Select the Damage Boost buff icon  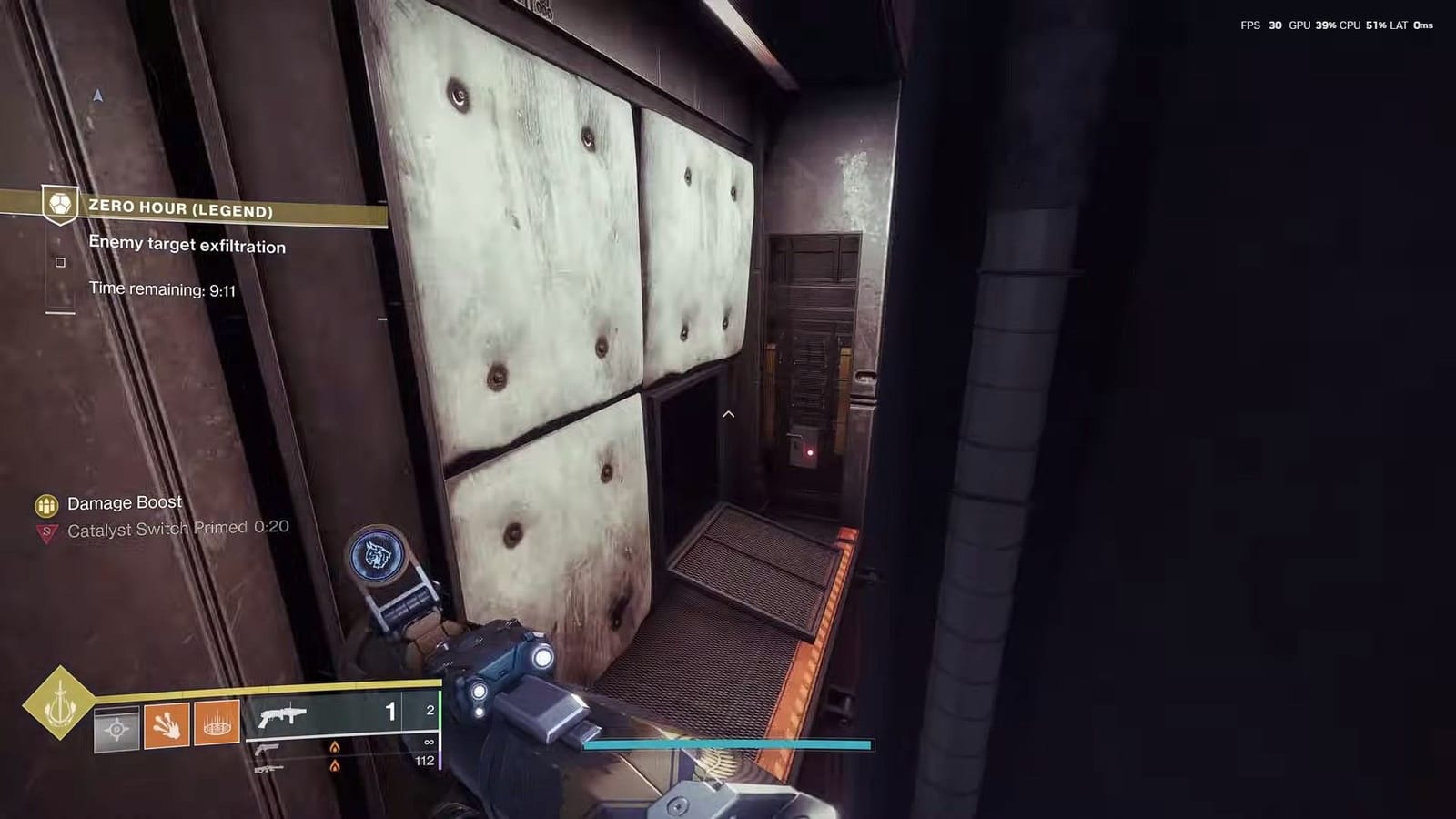45,502
